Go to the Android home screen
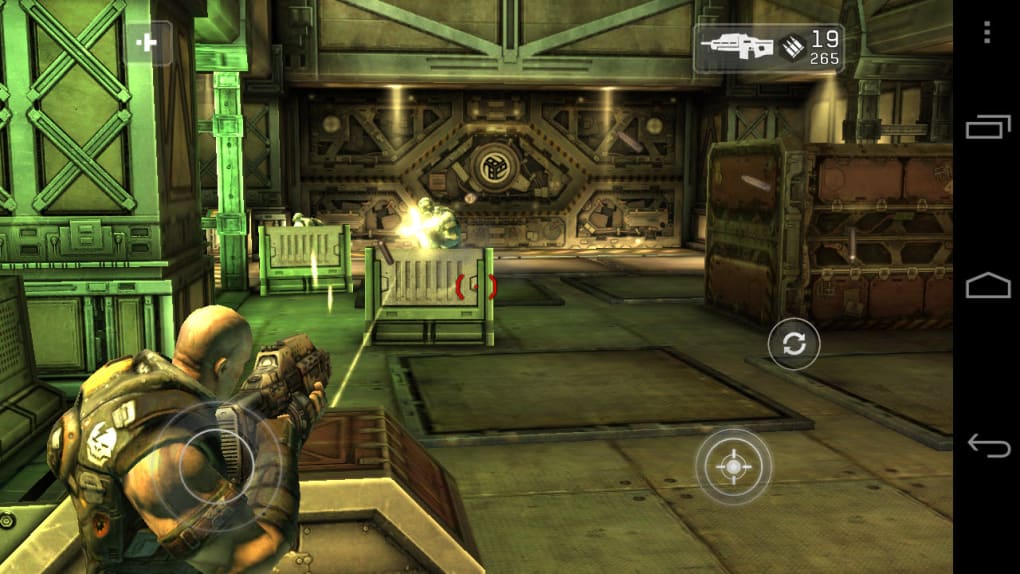This screenshot has width=1020, height=574. [x=986, y=286]
